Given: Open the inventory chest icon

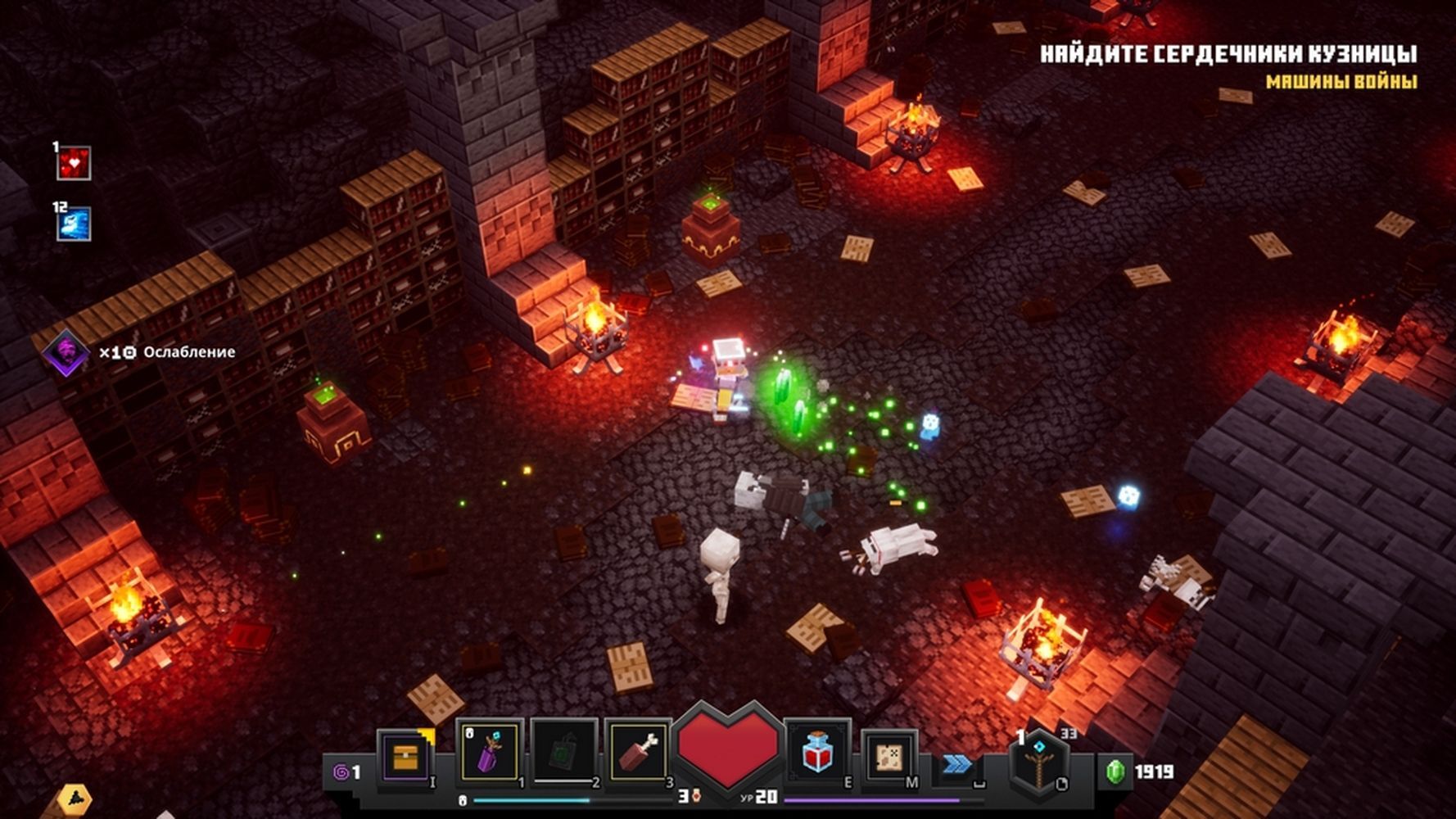Looking at the screenshot, I should point(405,758).
